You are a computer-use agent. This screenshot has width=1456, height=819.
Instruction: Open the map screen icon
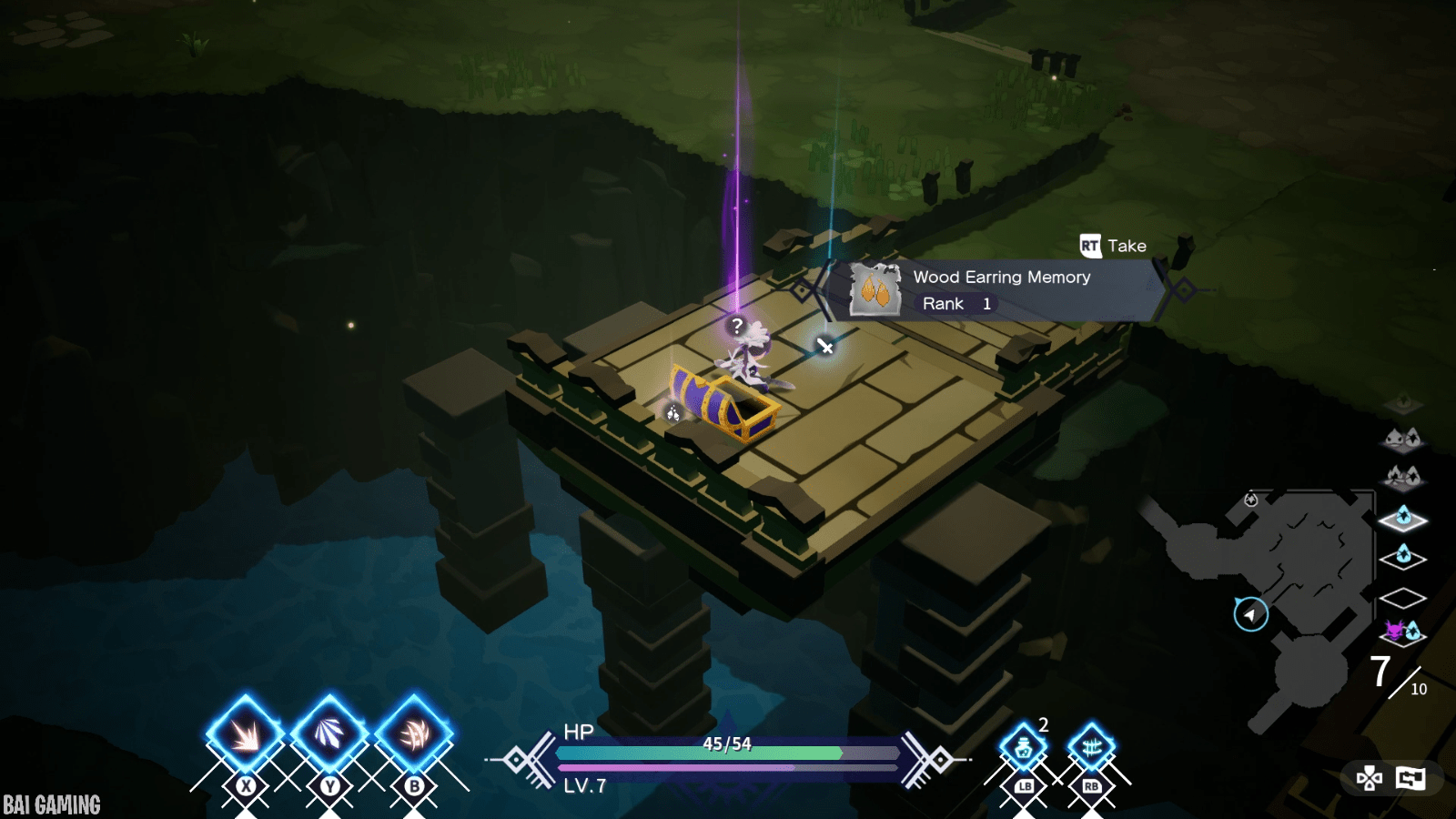pos(1410,778)
